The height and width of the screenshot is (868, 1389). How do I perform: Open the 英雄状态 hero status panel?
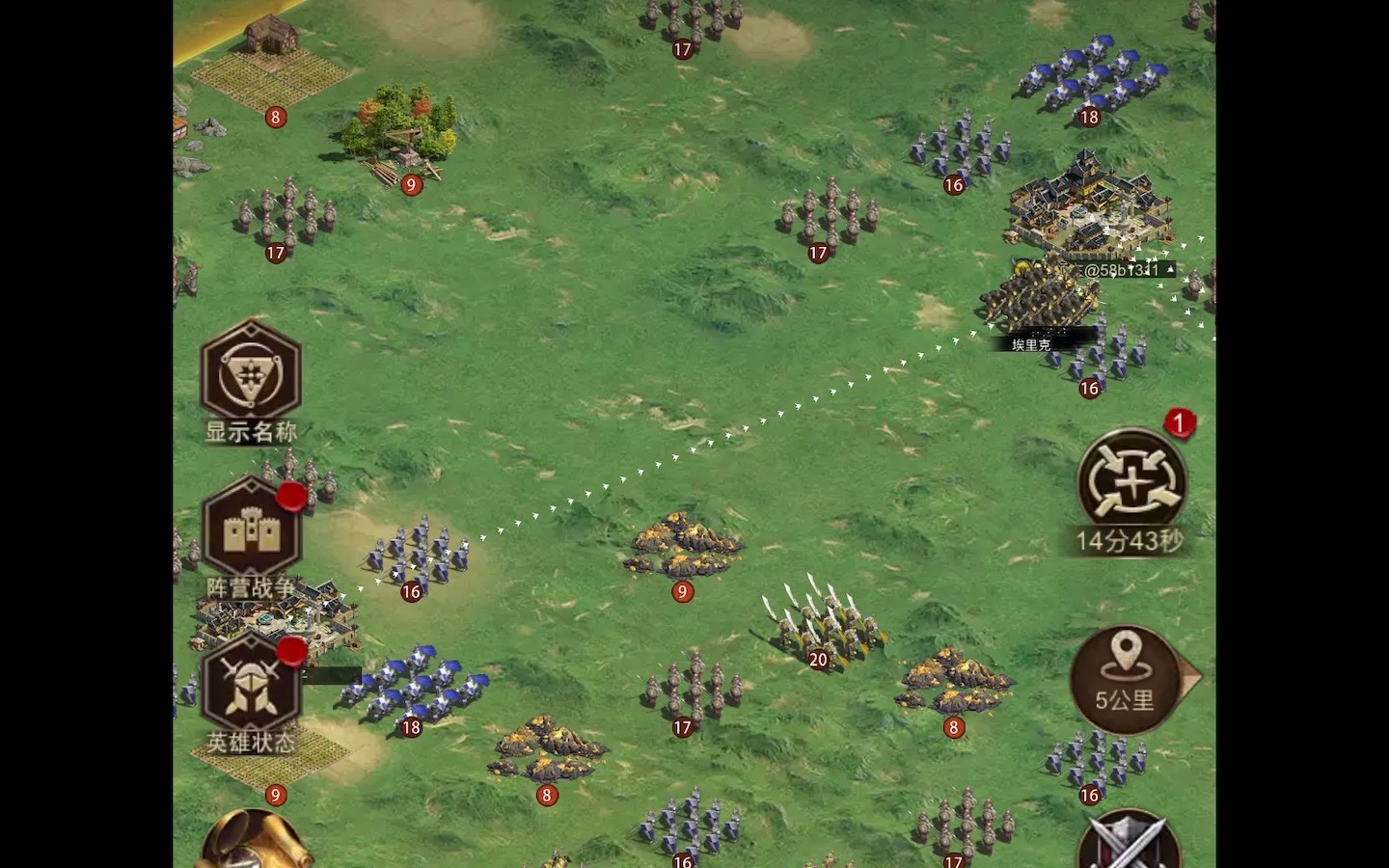pyautogui.click(x=251, y=685)
